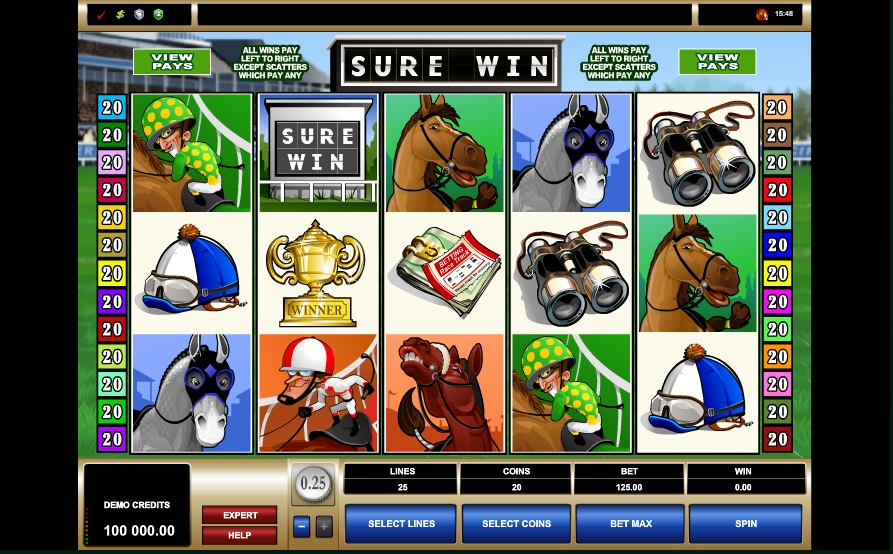Open the Help screen
Image resolution: width=893 pixels, height=554 pixels.
pyautogui.click(x=240, y=535)
